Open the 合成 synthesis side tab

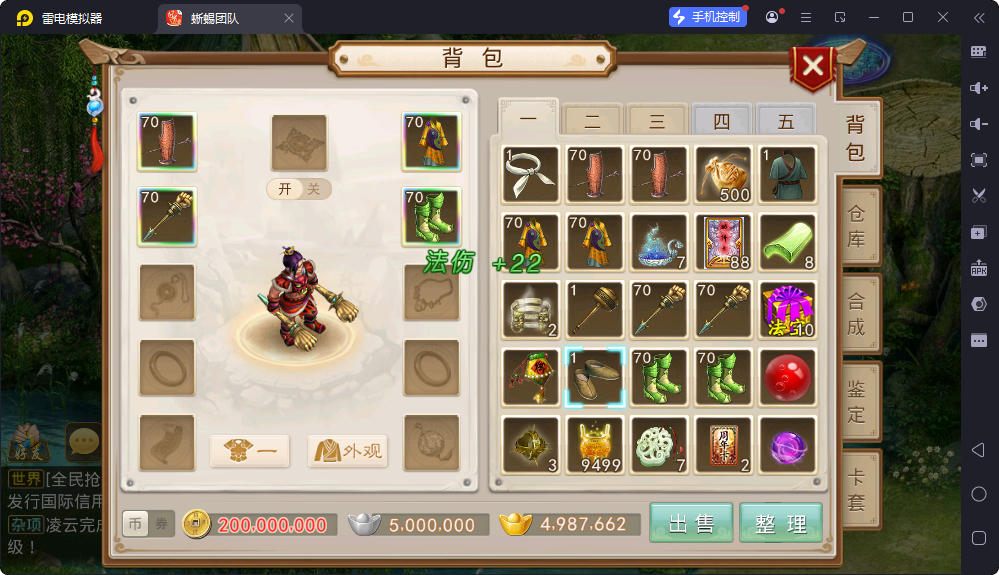click(x=857, y=314)
